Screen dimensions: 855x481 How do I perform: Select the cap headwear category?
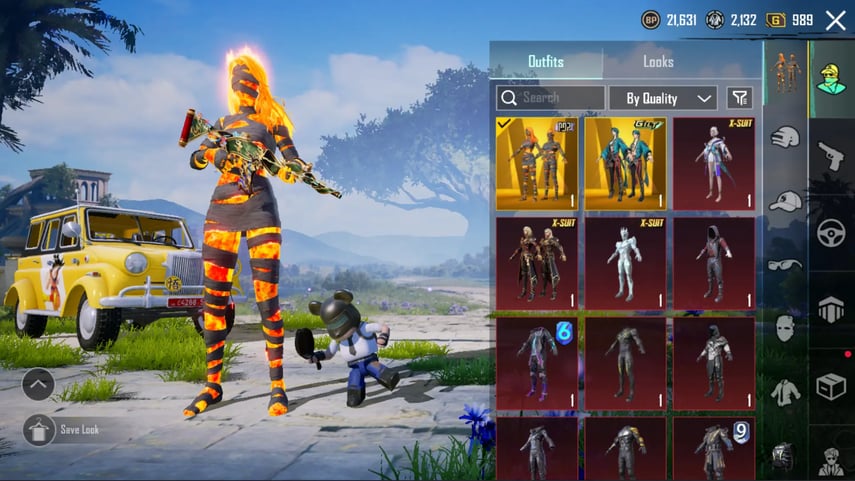pos(785,200)
